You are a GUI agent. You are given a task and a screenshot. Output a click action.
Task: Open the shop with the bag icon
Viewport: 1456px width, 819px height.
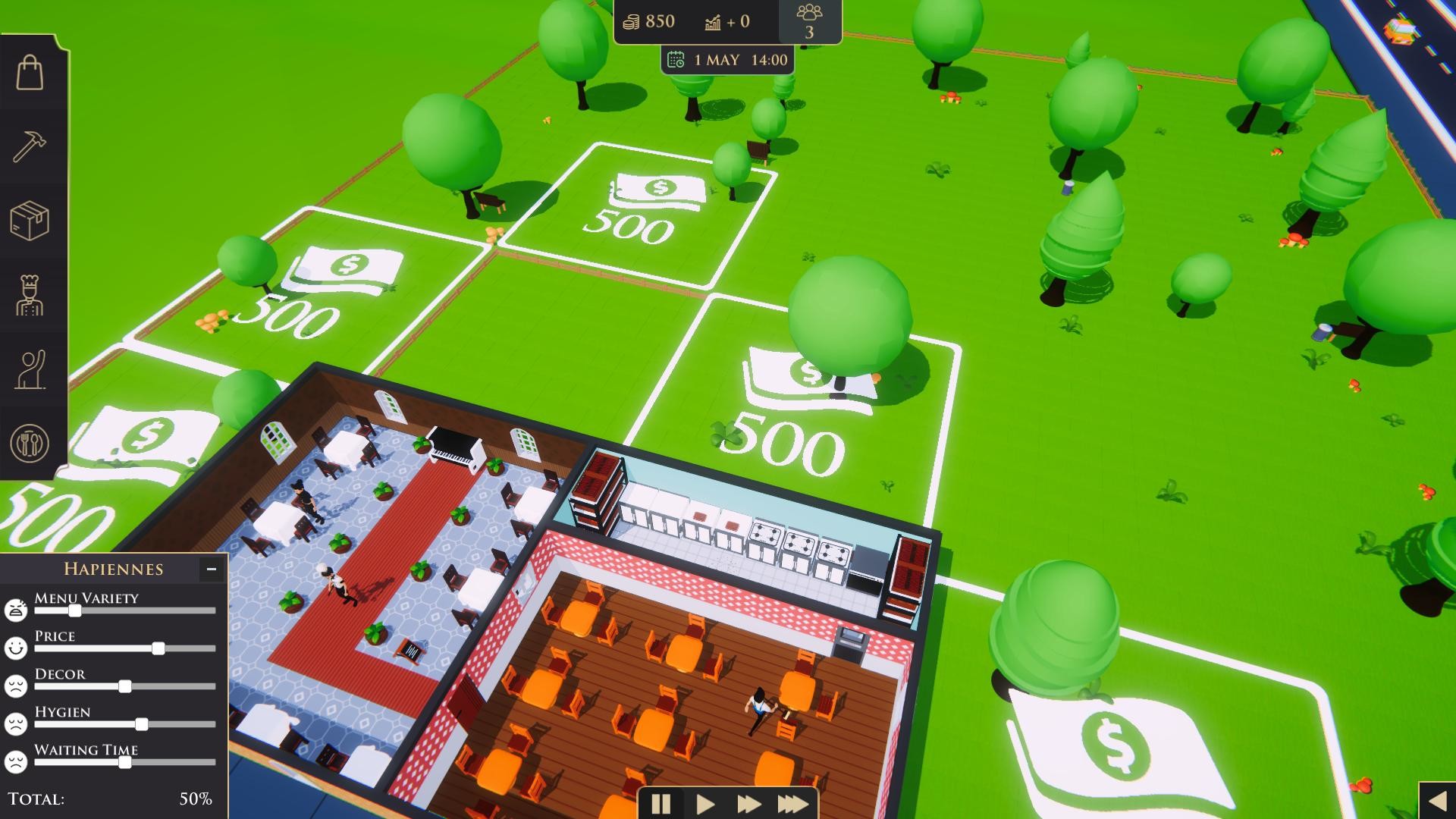click(x=31, y=72)
